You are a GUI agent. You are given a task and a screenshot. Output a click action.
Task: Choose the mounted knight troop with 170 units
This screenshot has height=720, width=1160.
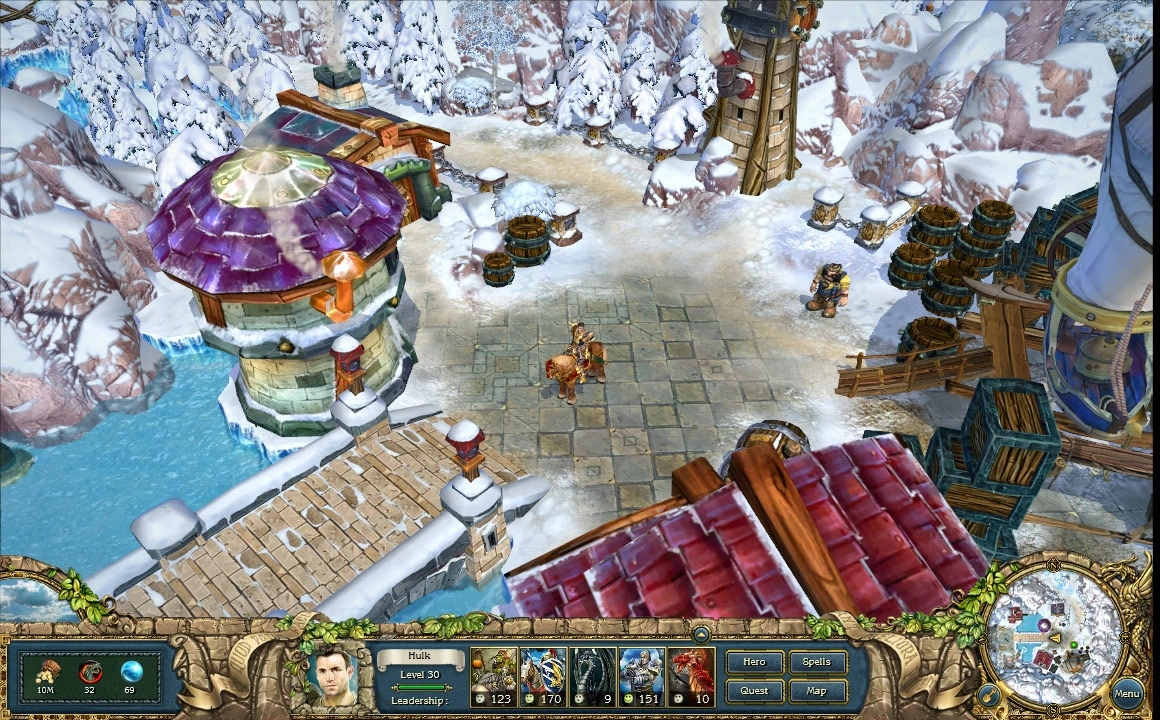(x=544, y=677)
